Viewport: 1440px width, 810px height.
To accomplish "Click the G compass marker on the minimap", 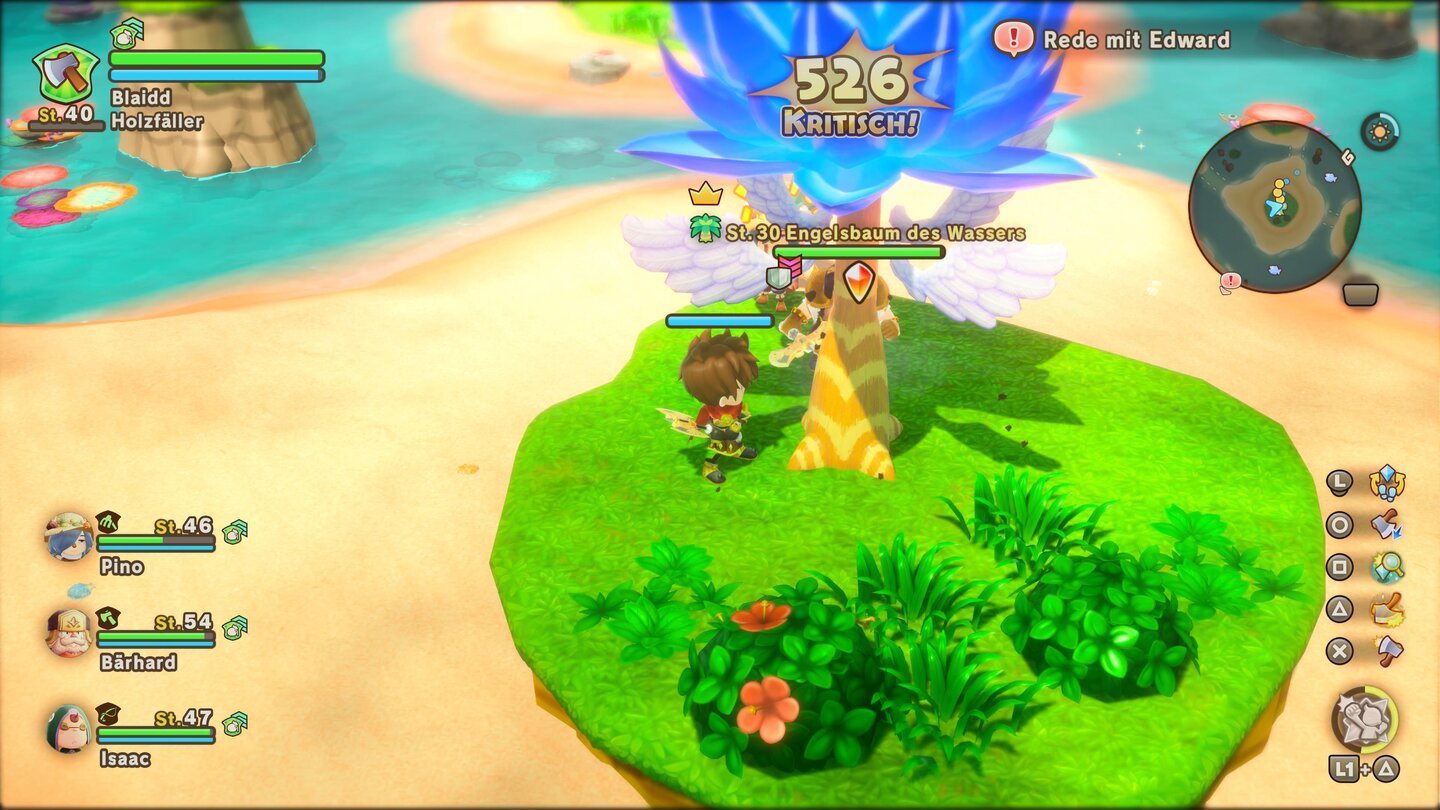I will point(1348,157).
